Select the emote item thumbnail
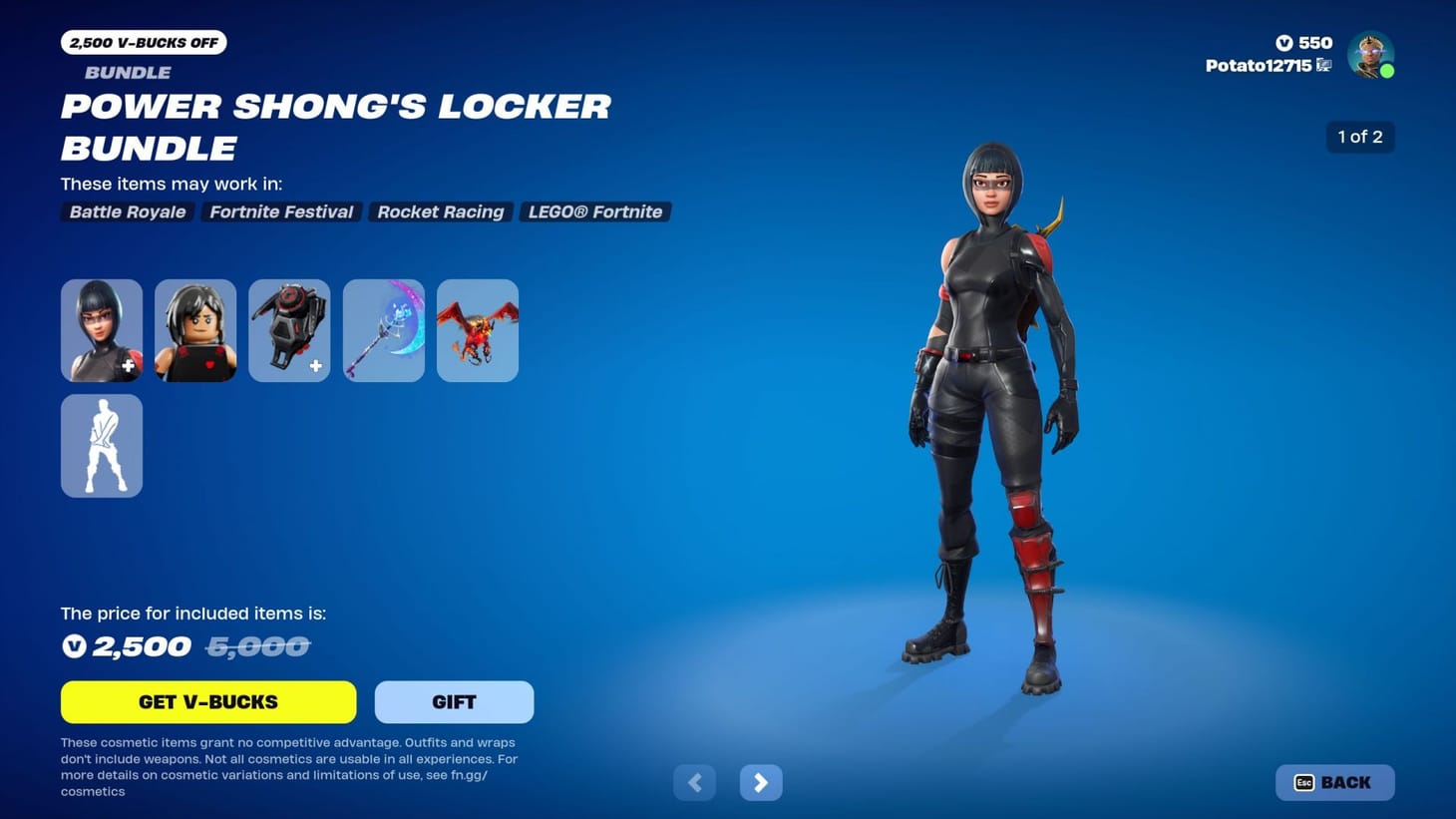Viewport: 1456px width, 819px height. [x=101, y=445]
